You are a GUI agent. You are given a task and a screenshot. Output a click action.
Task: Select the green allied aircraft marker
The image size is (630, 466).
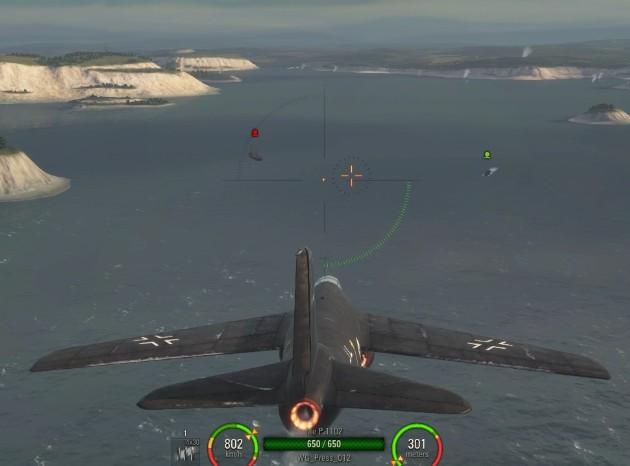point(487,155)
